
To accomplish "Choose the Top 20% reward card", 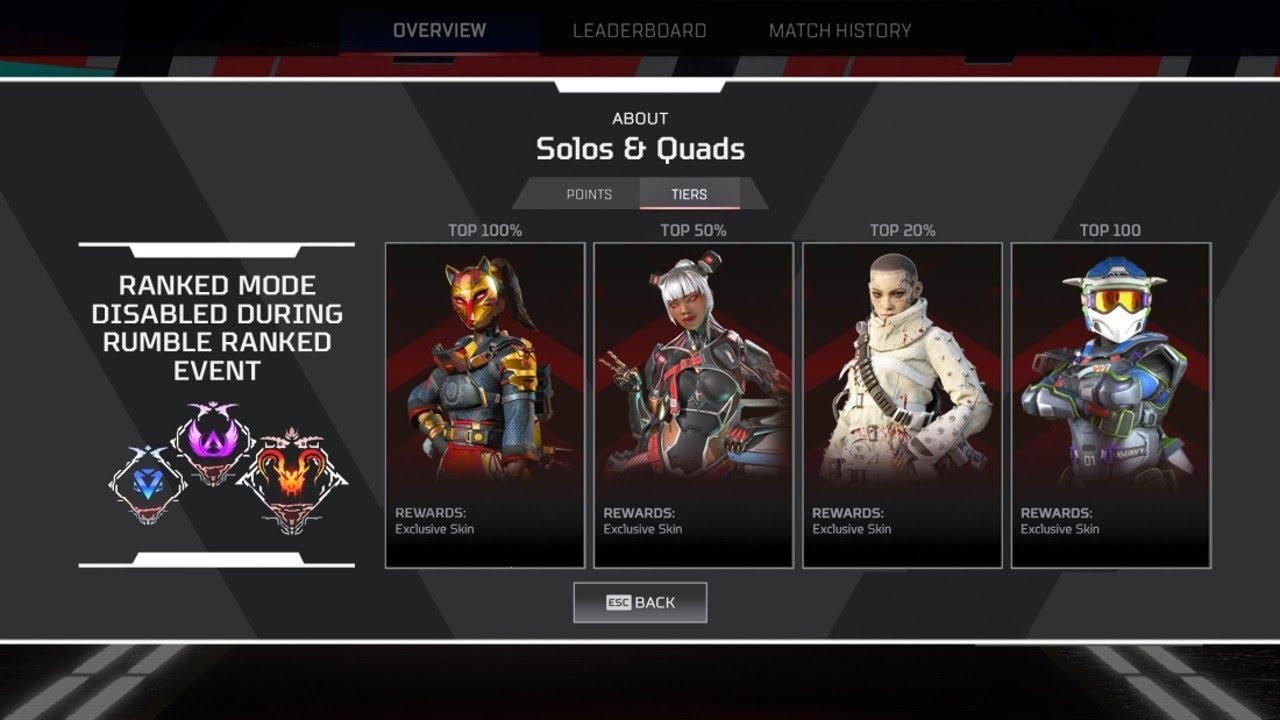I will point(902,405).
